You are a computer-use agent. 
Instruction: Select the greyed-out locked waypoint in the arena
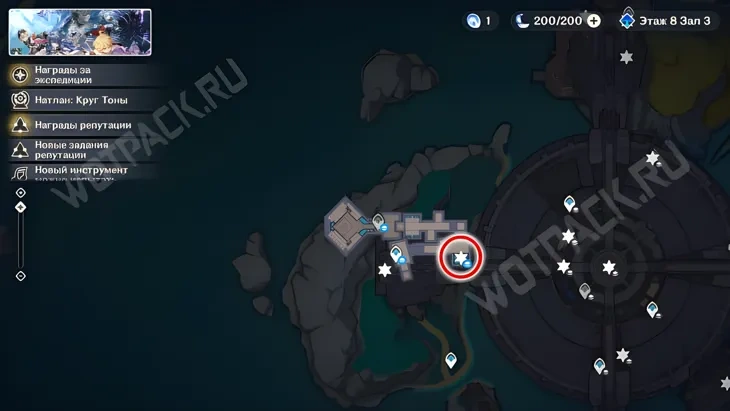[585, 291]
